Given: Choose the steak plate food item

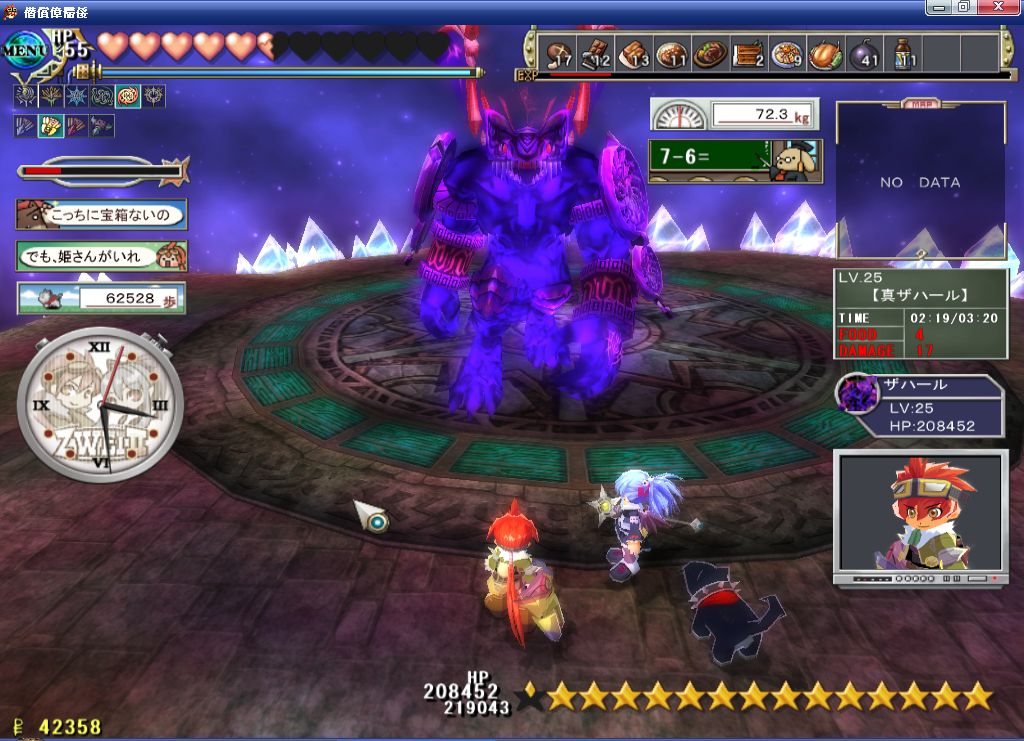Looking at the screenshot, I should pos(710,54).
